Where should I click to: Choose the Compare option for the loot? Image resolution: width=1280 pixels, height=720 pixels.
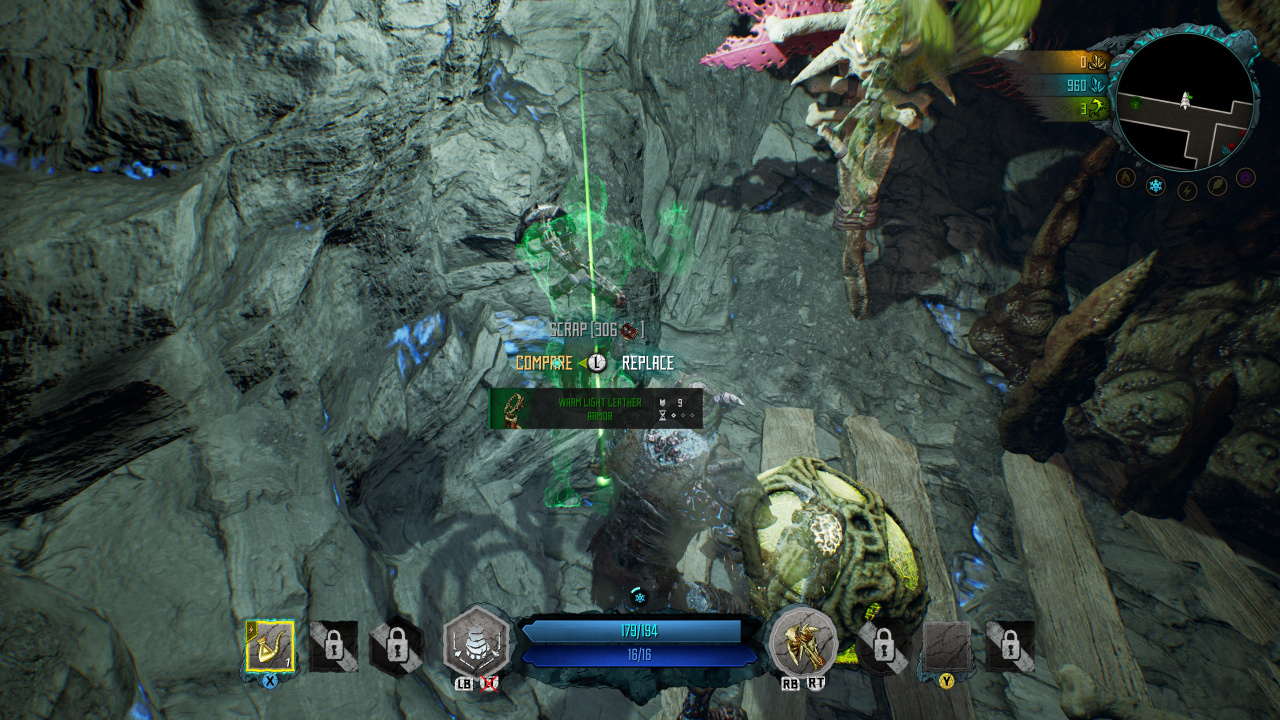point(544,363)
